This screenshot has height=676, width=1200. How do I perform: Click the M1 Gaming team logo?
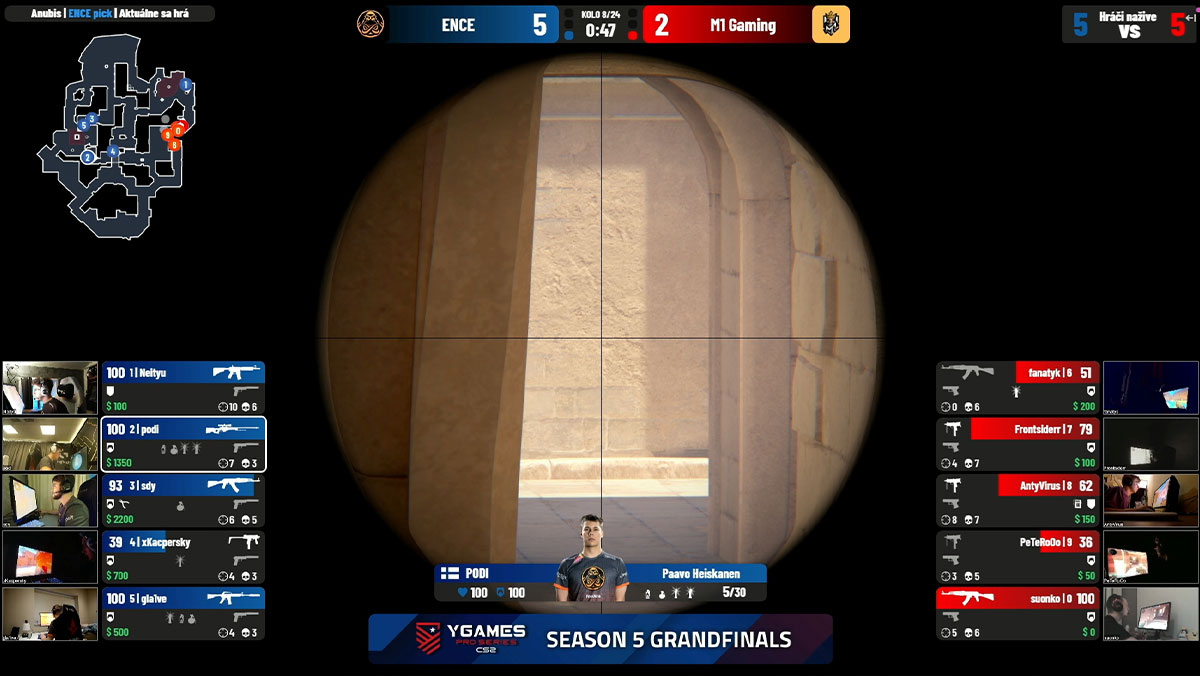pos(830,25)
